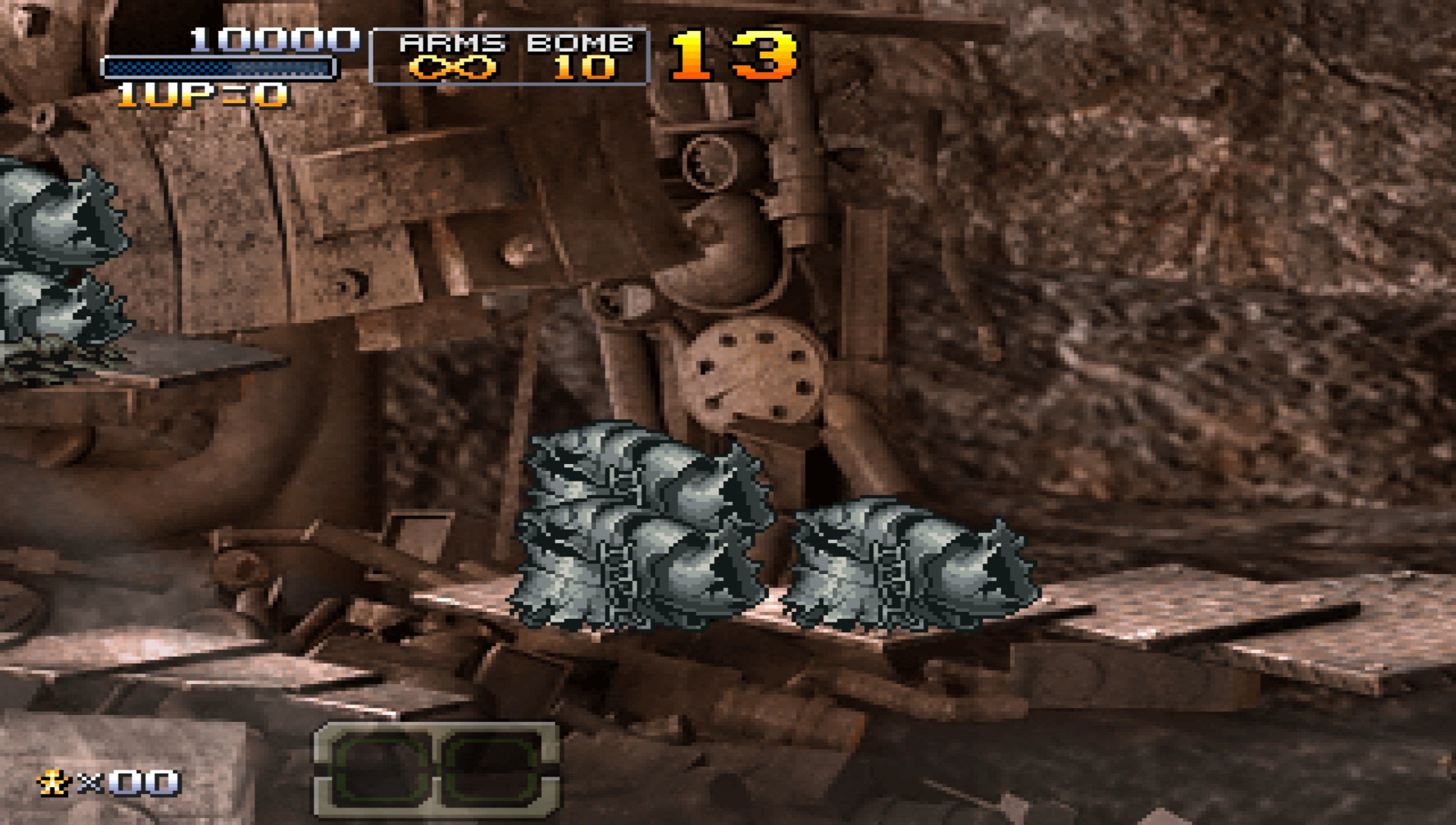This screenshot has height=825, width=1456.
Task: Click the metal gauge dial on the machine
Action: 711,163
